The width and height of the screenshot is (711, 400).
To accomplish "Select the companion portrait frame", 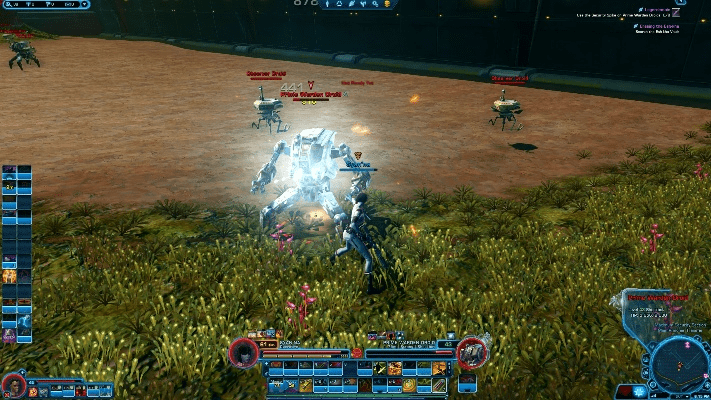I will pos(13,384).
